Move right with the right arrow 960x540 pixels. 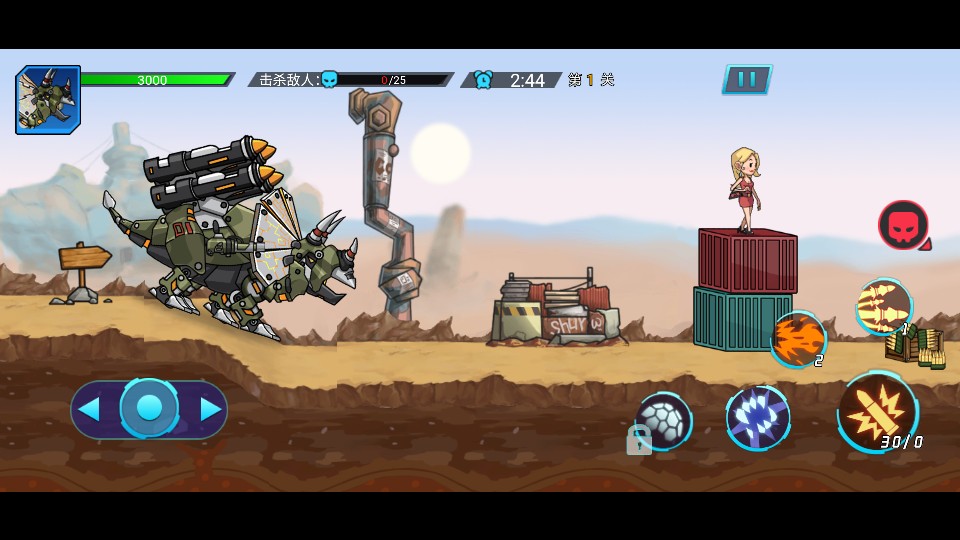tap(210, 409)
